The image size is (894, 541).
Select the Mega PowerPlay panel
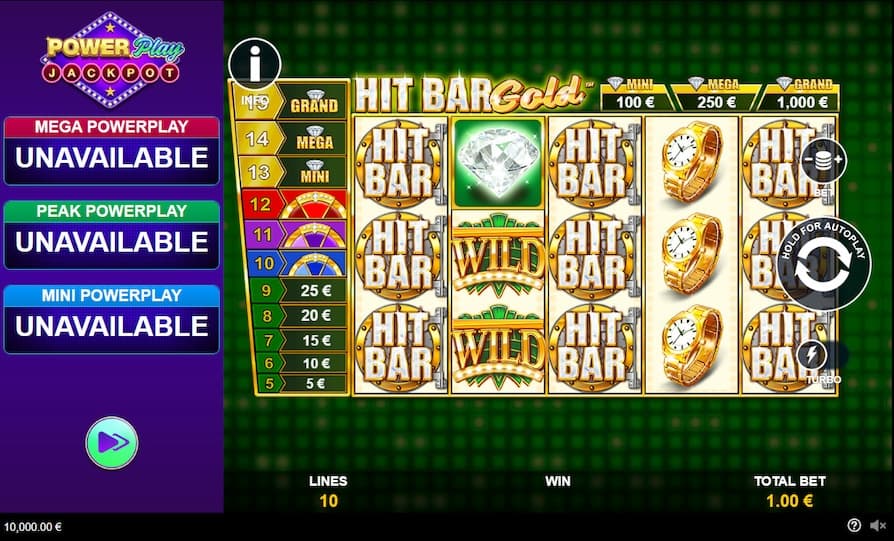pos(111,150)
